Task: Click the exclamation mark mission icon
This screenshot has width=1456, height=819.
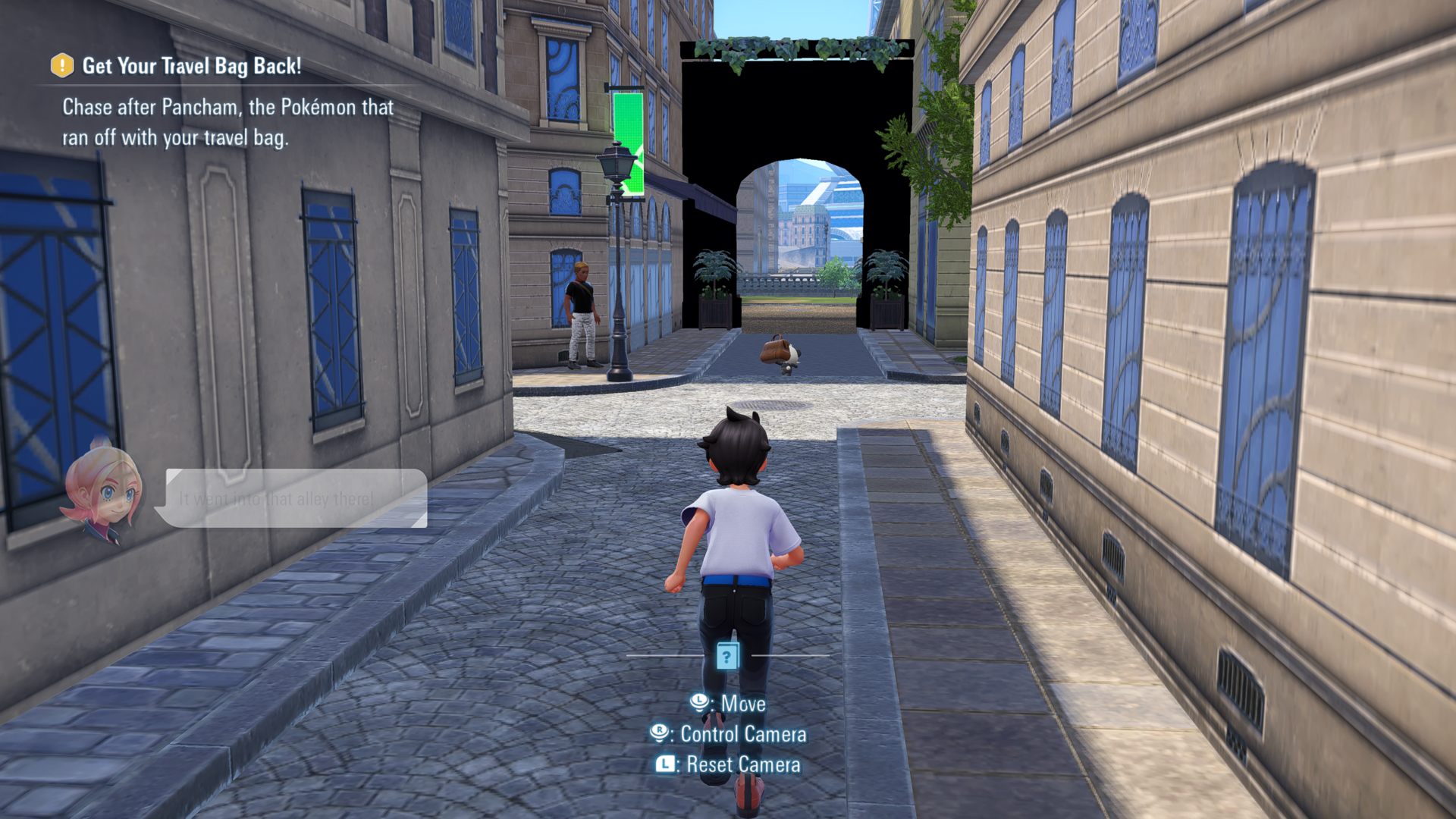Action: click(62, 65)
